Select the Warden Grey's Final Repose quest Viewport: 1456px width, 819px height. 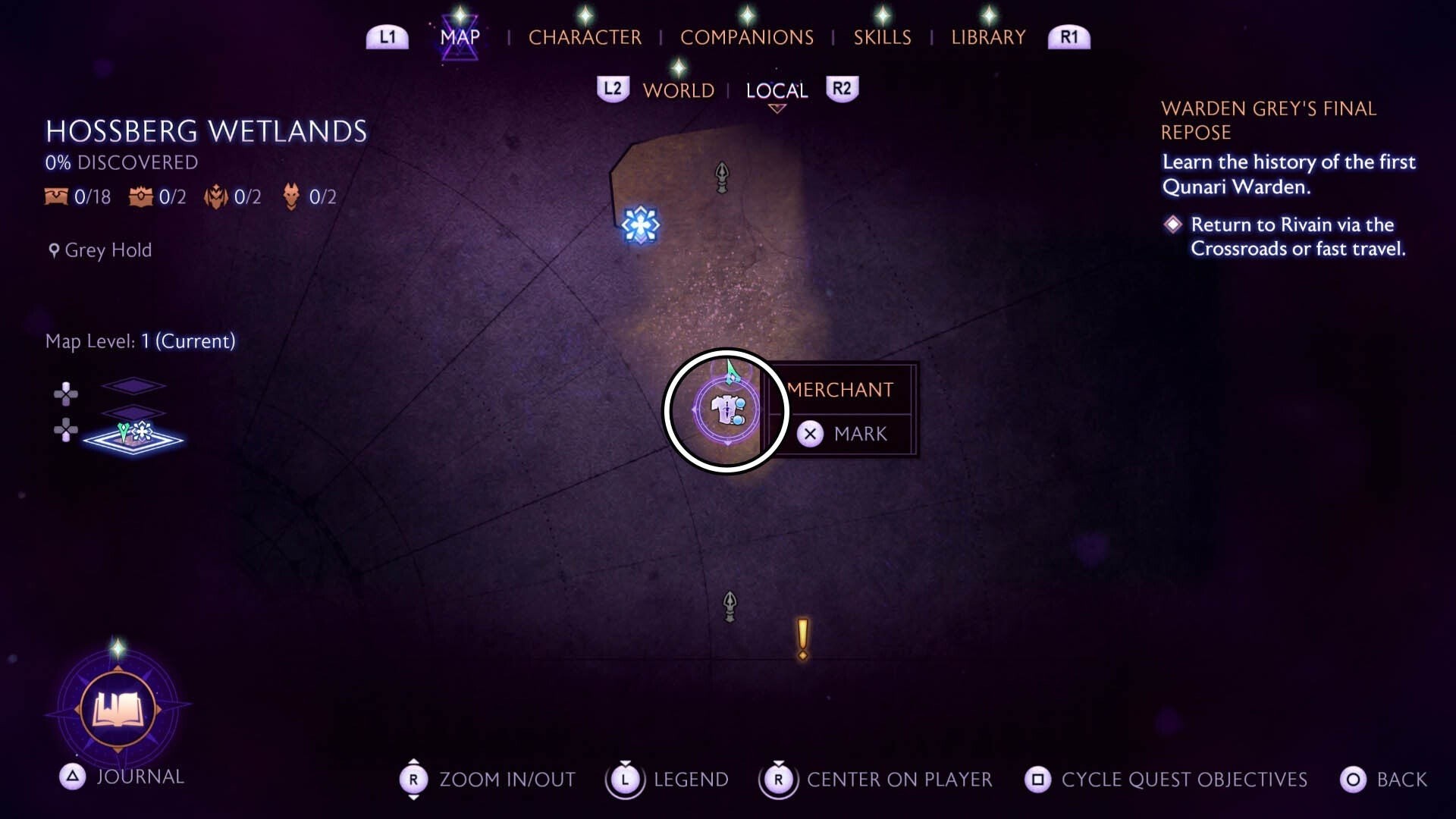(1268, 120)
